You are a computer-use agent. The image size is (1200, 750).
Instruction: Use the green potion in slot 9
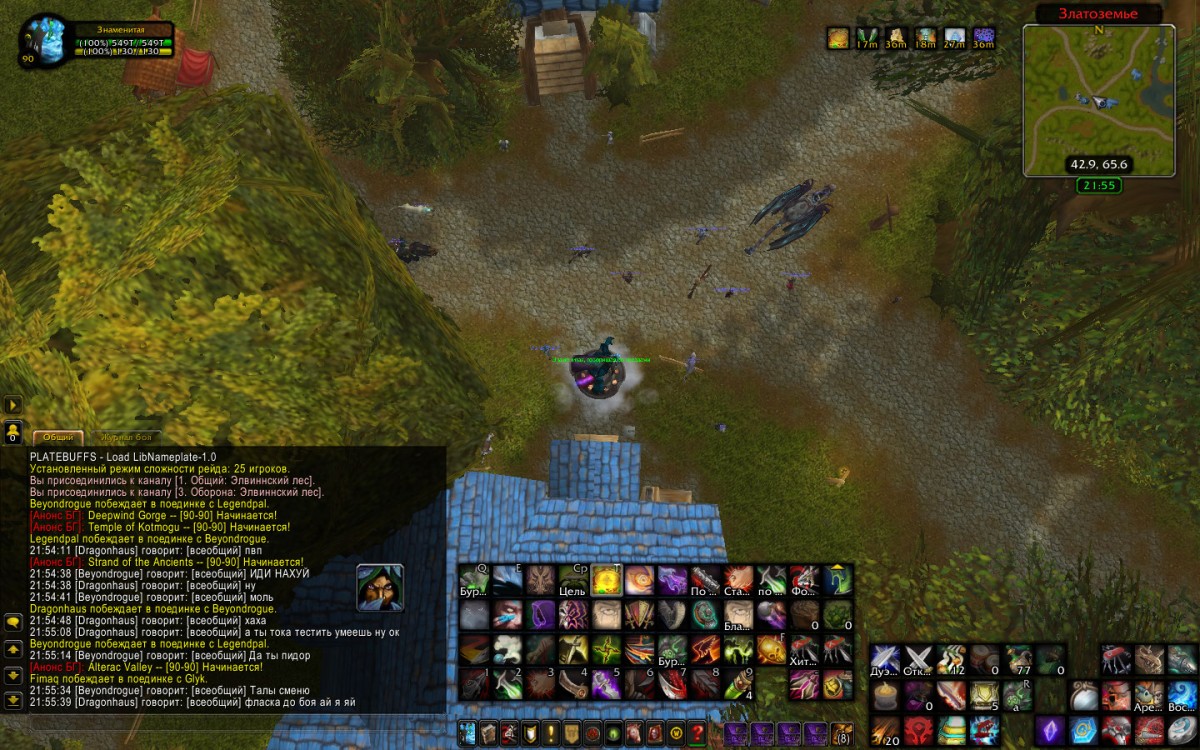(738, 683)
